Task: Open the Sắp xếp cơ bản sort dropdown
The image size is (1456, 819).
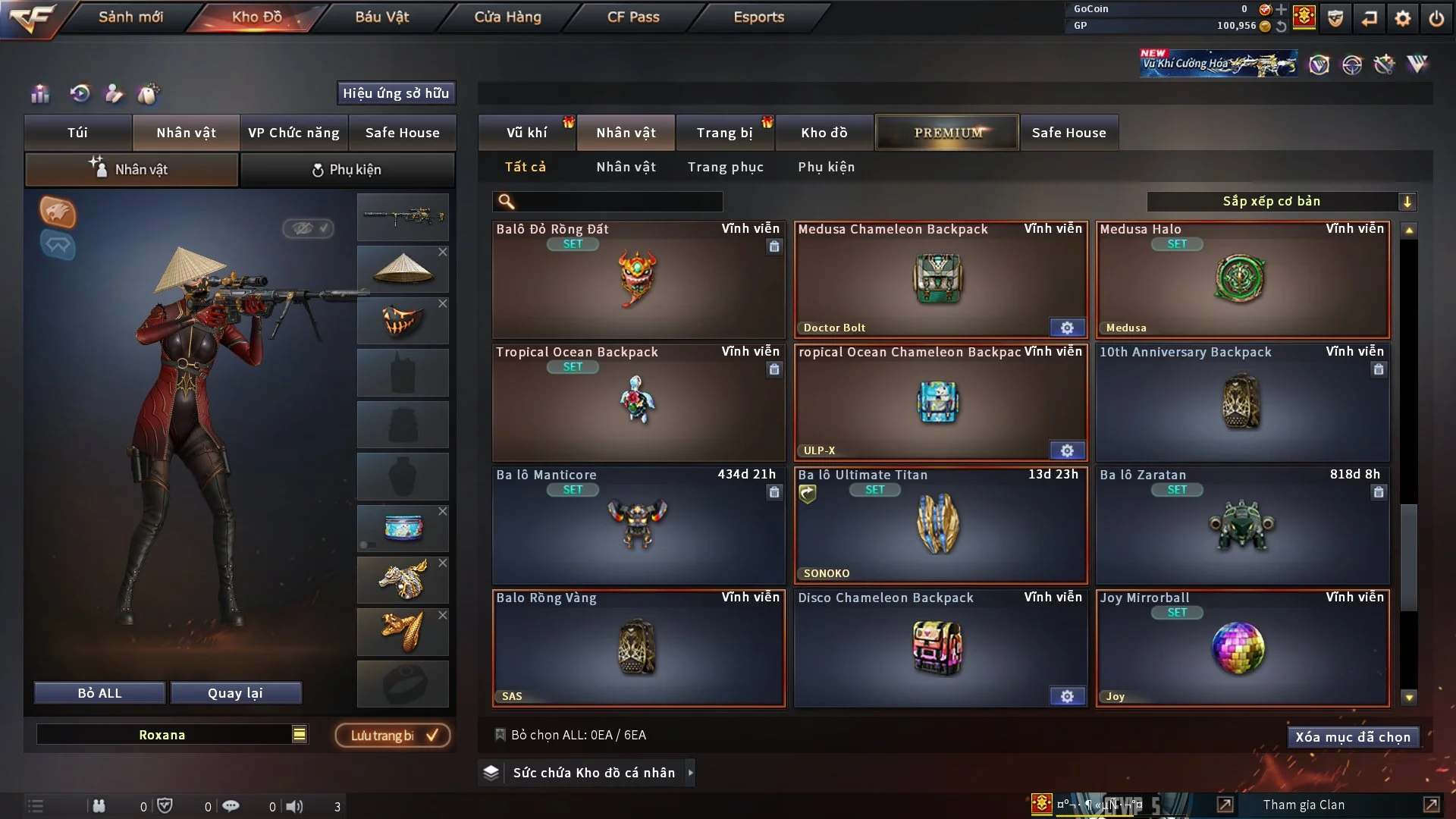Action: 1281,202
